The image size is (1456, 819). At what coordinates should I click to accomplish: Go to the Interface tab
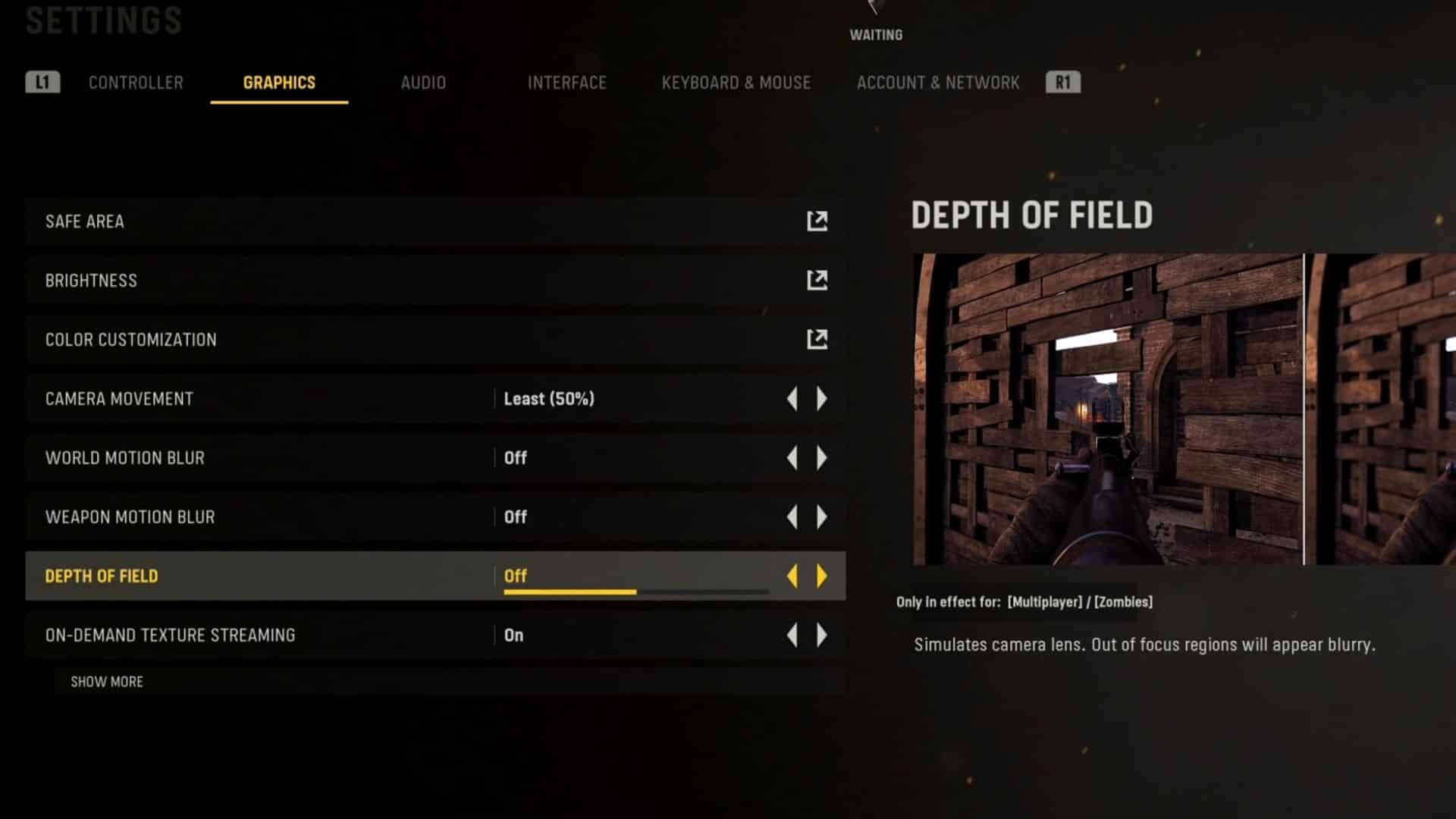click(566, 83)
